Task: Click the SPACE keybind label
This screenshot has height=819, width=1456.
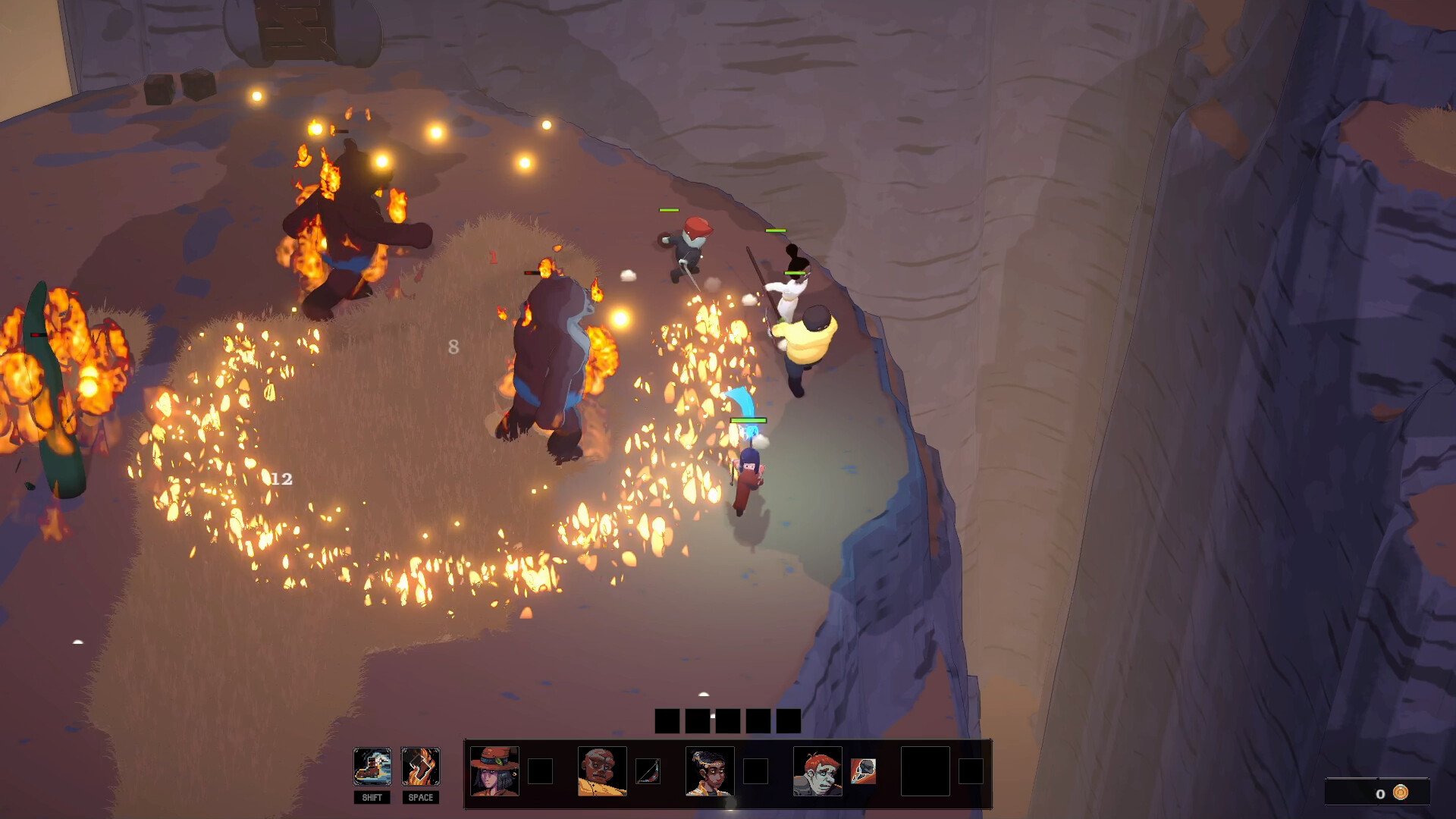Action: point(422,797)
